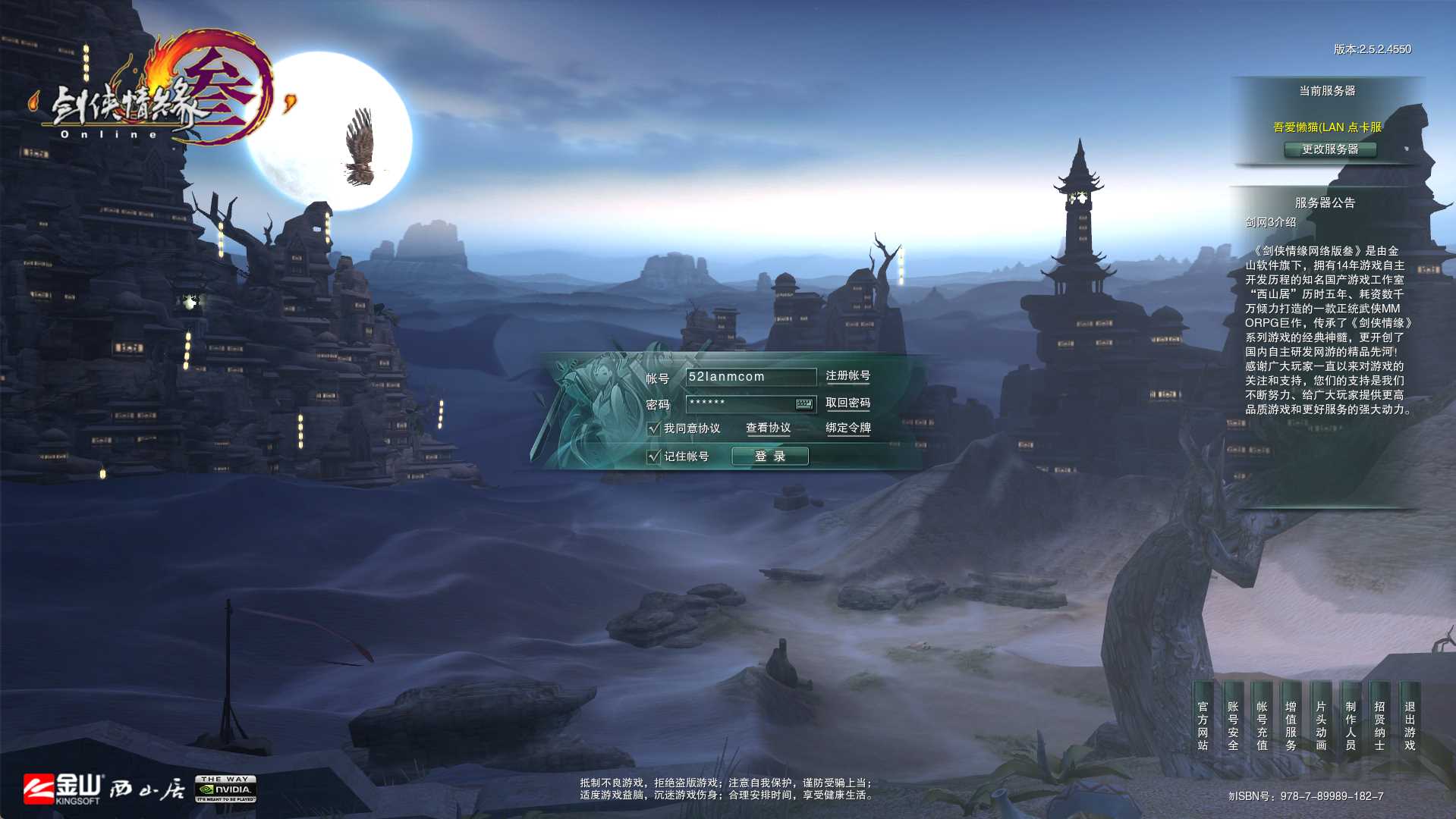Viewport: 1456px width, 819px height.
Task: Open 注册帐号 account registration
Action: pos(847,376)
